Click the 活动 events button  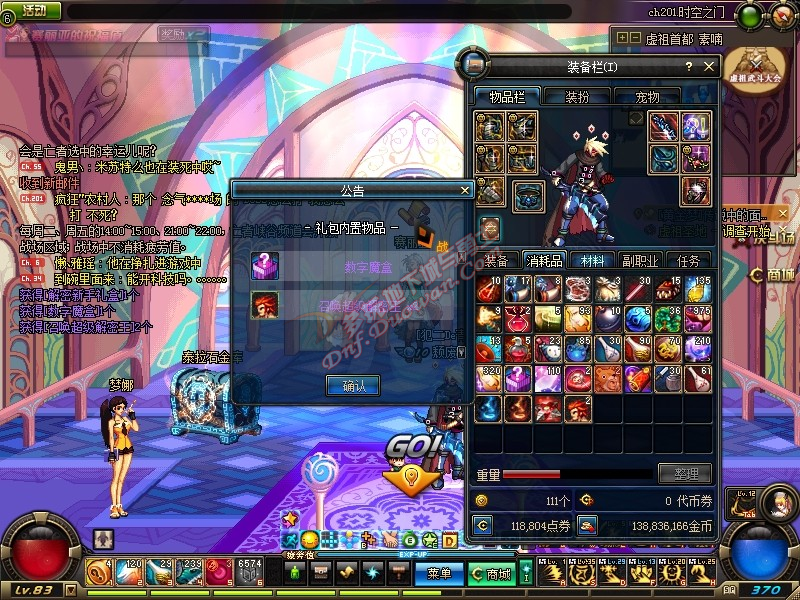click(x=33, y=10)
